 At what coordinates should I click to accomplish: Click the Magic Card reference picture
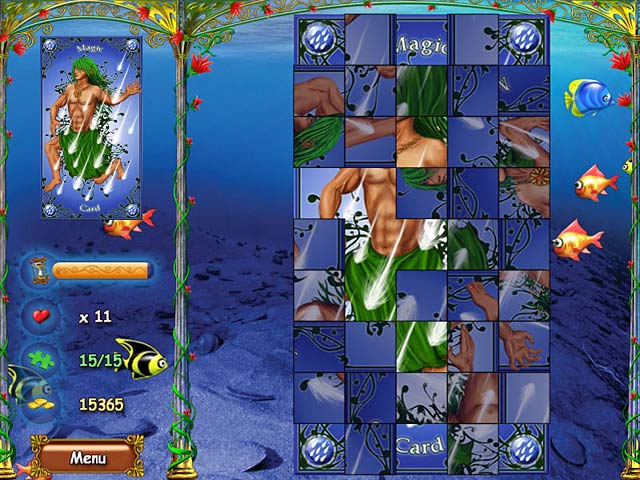91,129
